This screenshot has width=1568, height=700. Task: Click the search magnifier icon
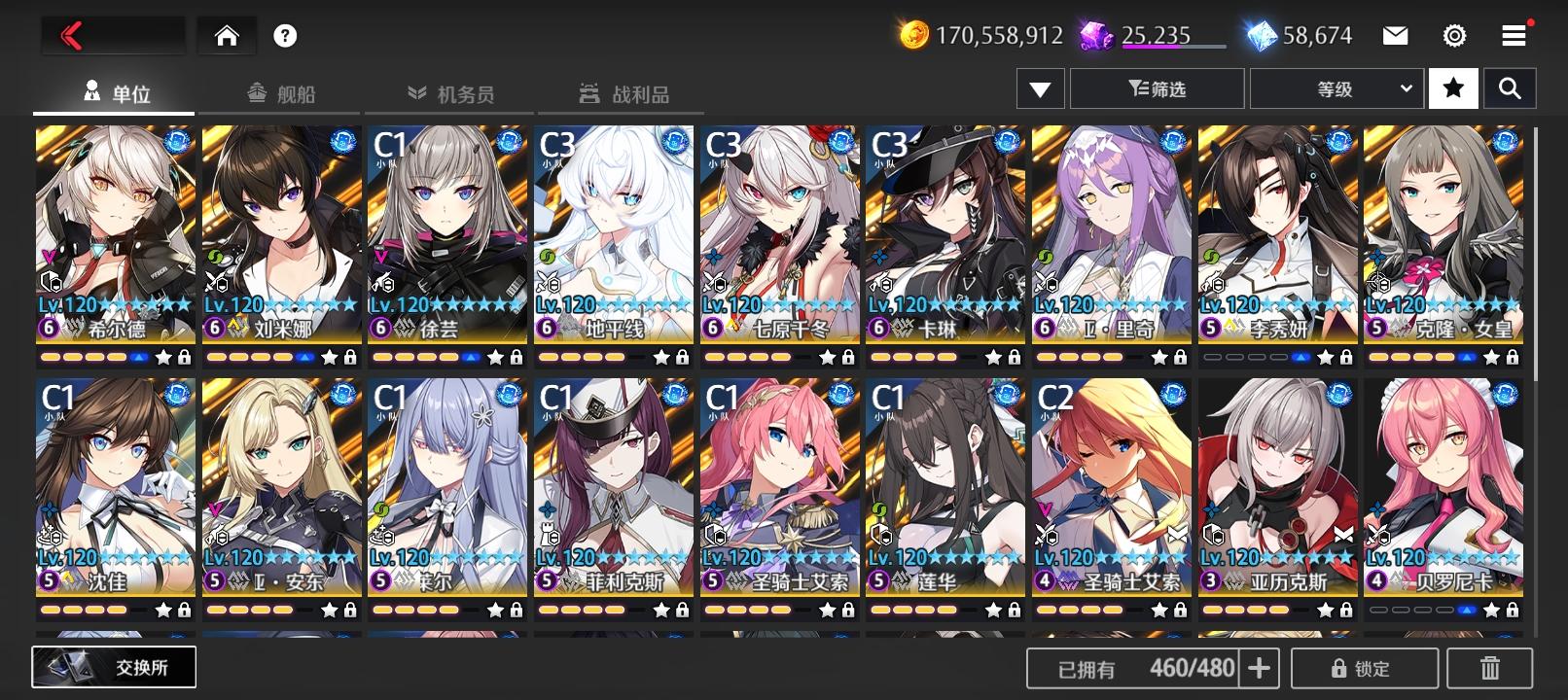1510,87
